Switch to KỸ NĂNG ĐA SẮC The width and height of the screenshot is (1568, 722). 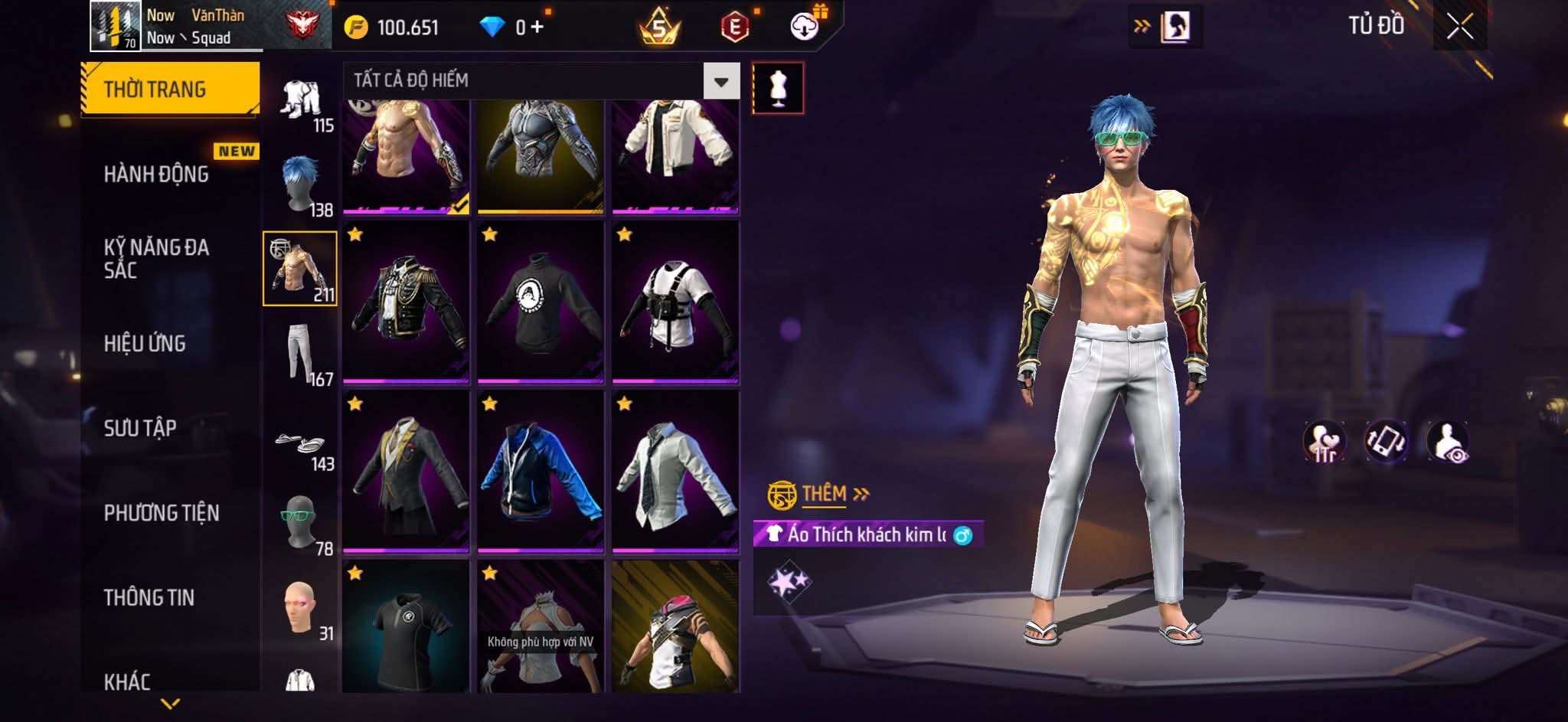[x=156, y=259]
